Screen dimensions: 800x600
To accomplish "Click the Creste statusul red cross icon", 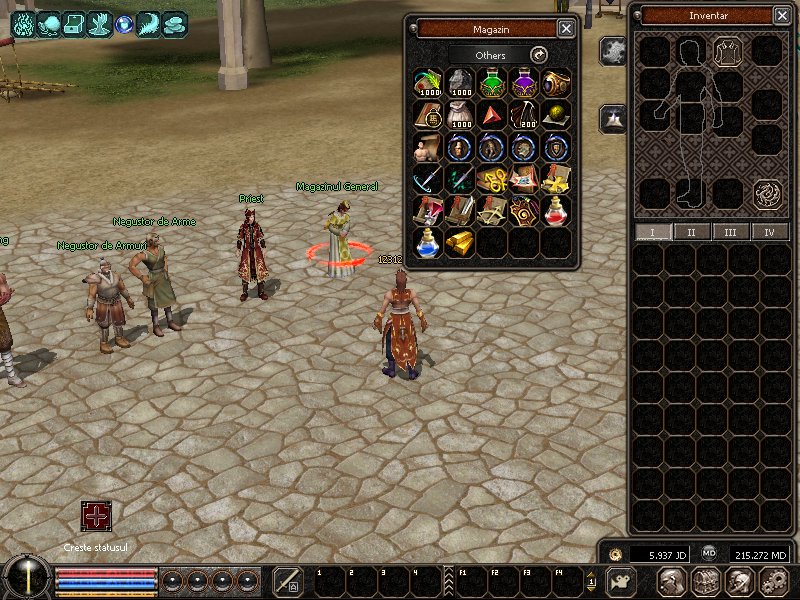I will [96, 516].
